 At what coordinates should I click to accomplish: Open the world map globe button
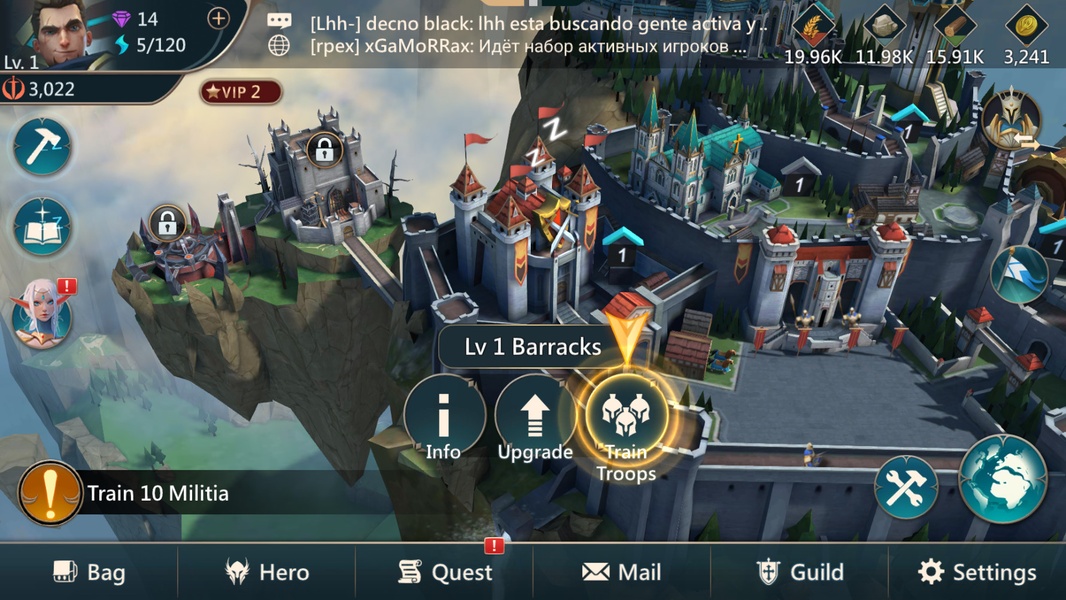(x=1003, y=479)
